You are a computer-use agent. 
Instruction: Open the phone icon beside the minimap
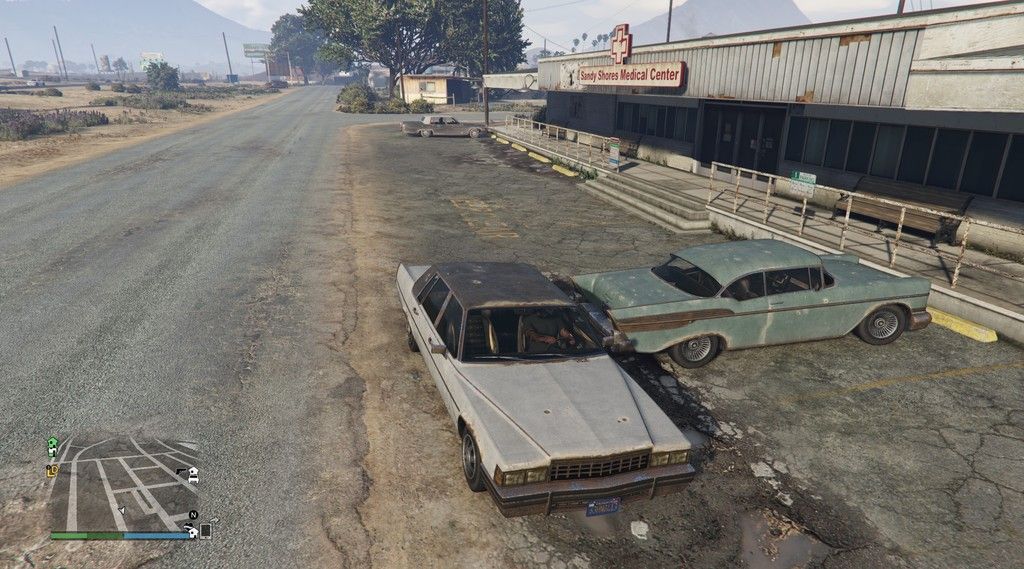point(205,531)
